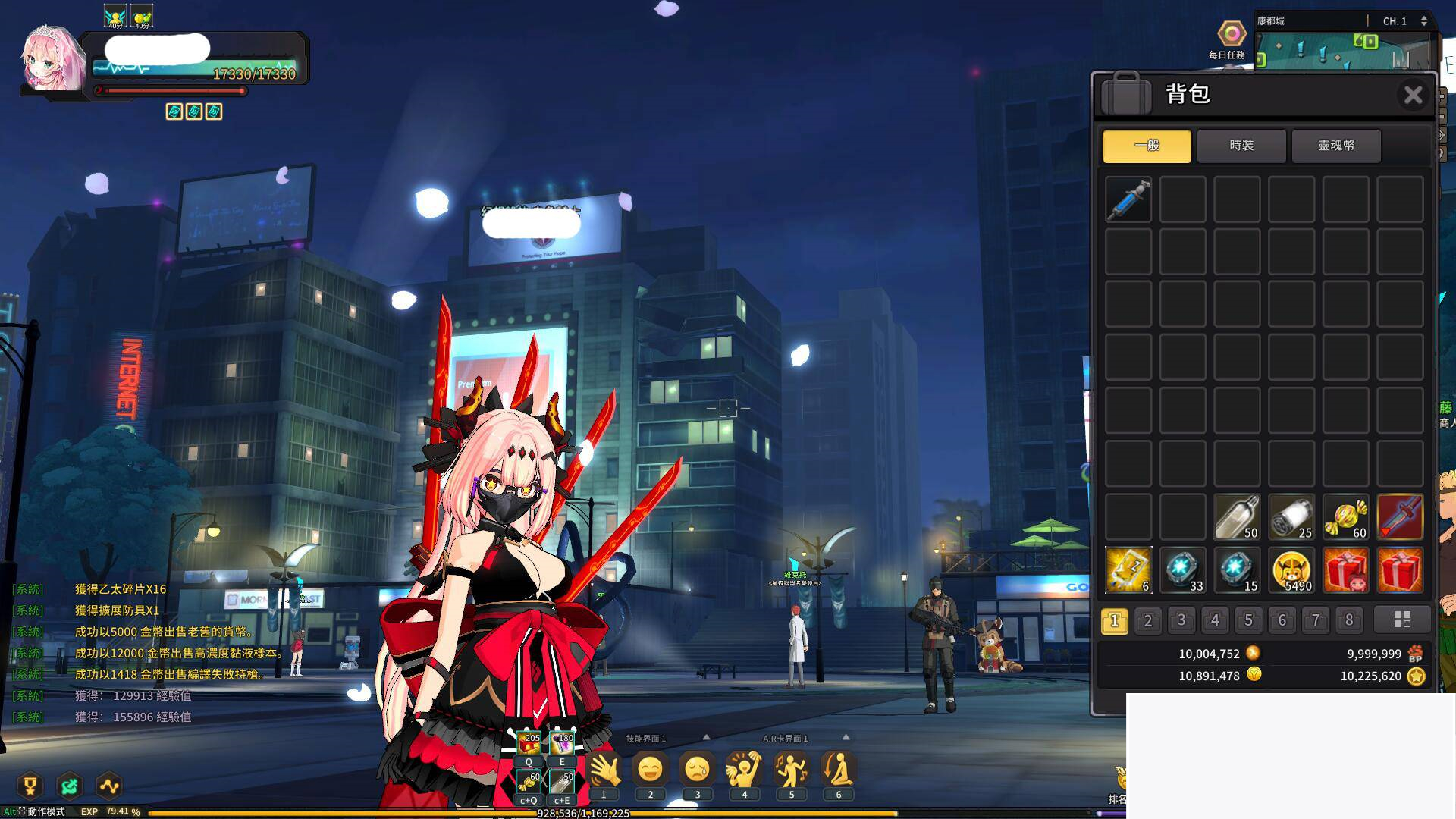Image resolution: width=1456 pixels, height=819 pixels.
Task: Expand the 技能界面 1 panel arrow
Action: click(x=706, y=736)
